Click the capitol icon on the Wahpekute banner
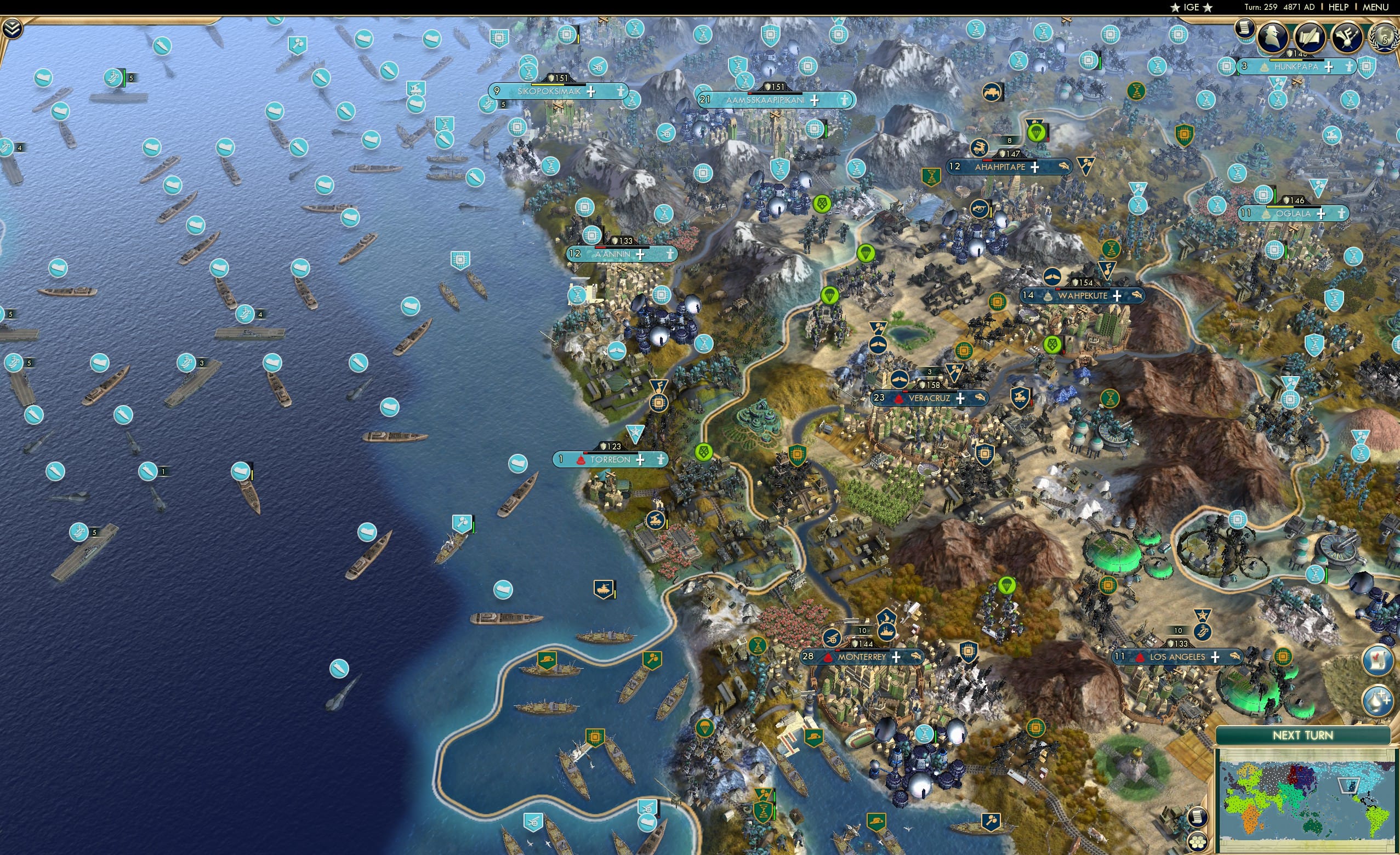Screen dimensions: 1400x855 point(1048,297)
